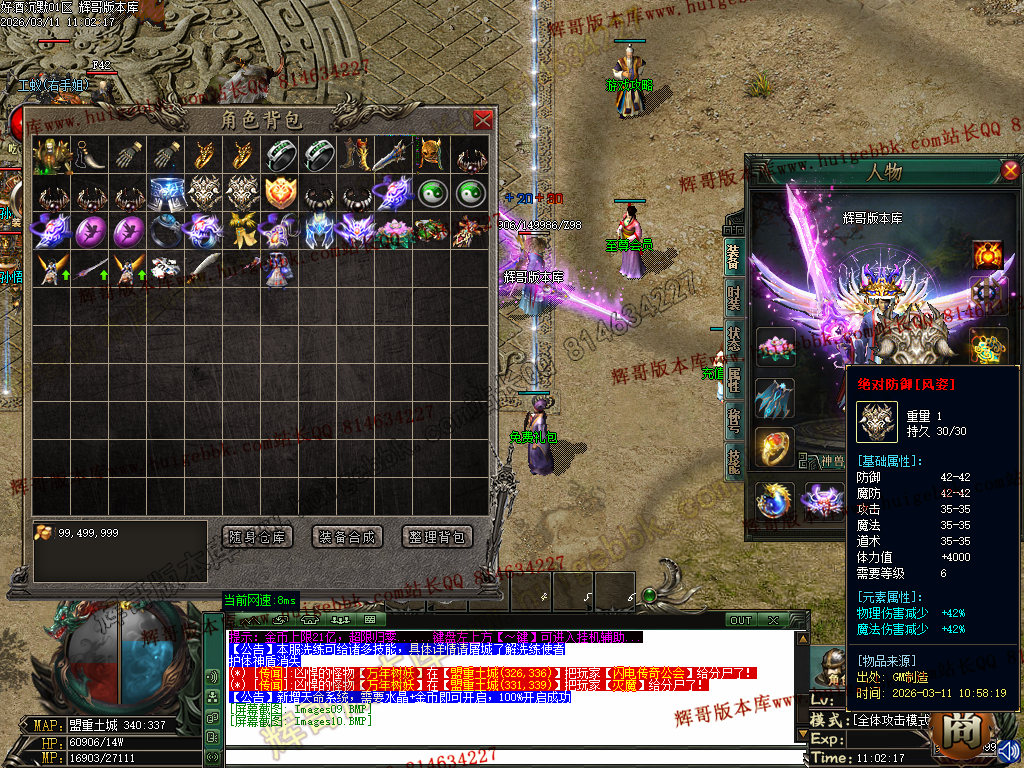Image resolution: width=1024 pixels, height=768 pixels.
Task: Close the 角色背包 inventory window
Action: (483, 121)
